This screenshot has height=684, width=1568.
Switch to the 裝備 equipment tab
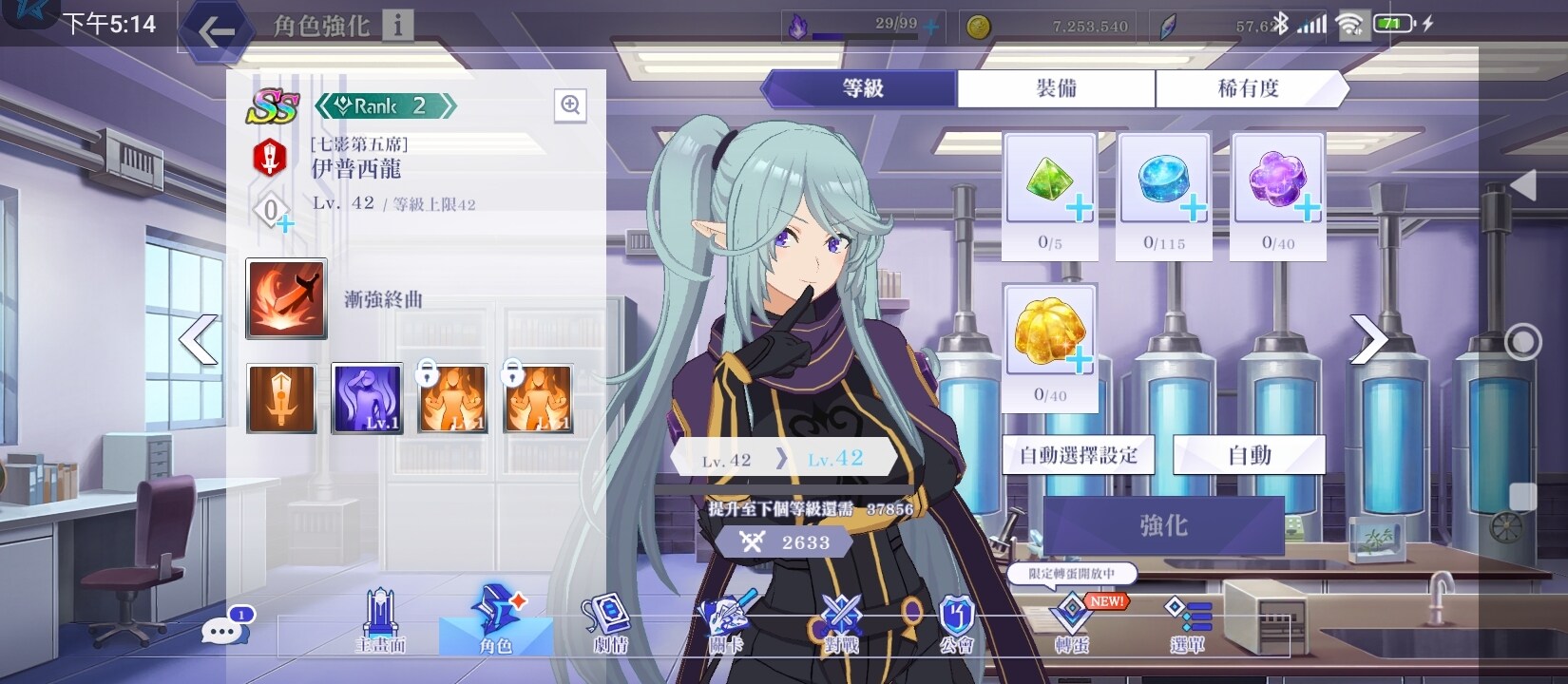click(1055, 88)
